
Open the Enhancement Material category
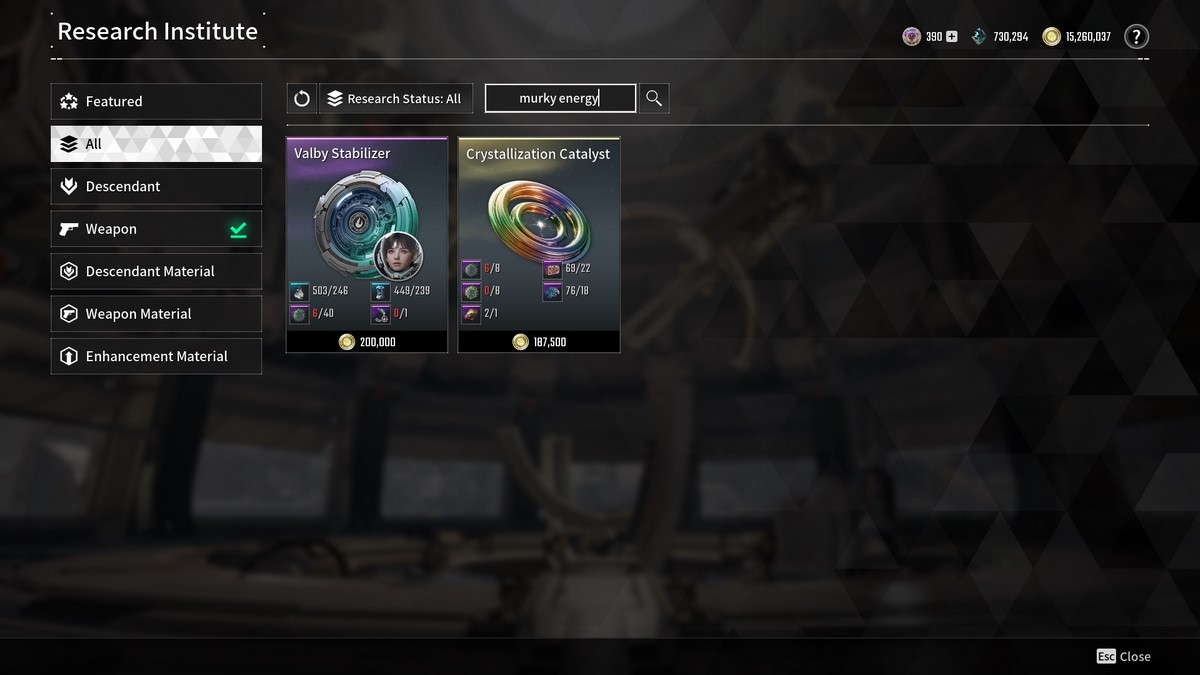click(156, 357)
